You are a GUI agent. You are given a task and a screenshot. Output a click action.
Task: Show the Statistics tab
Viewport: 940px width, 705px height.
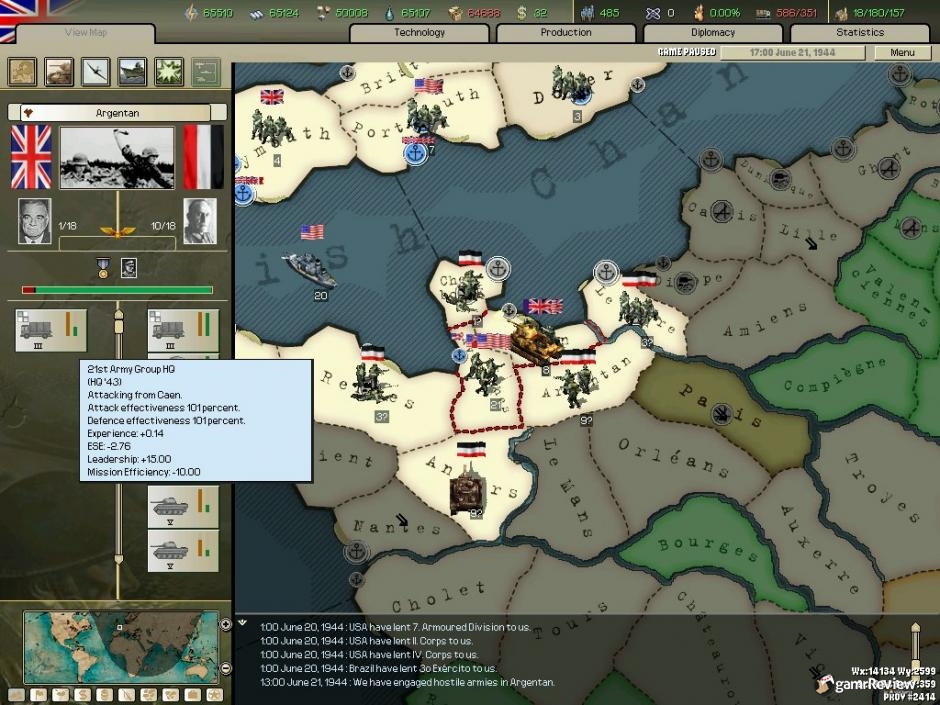pos(860,33)
